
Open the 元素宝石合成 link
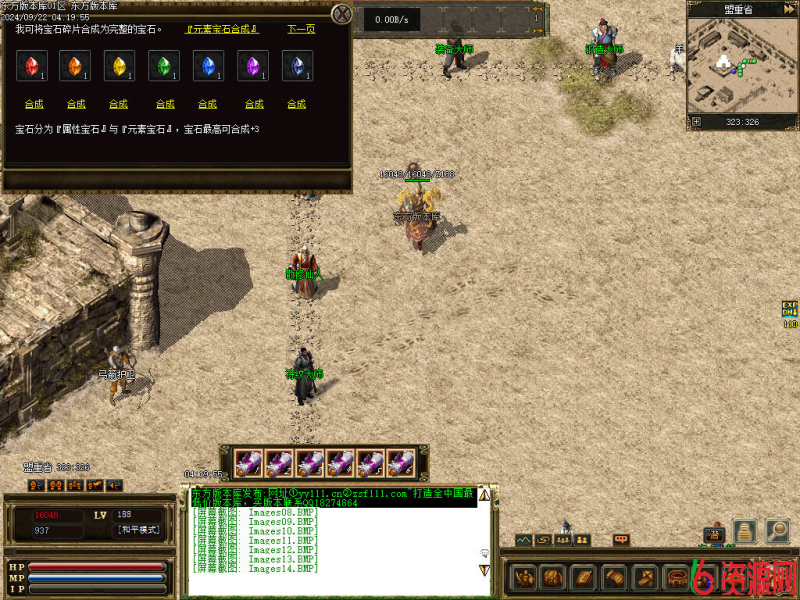(x=222, y=29)
